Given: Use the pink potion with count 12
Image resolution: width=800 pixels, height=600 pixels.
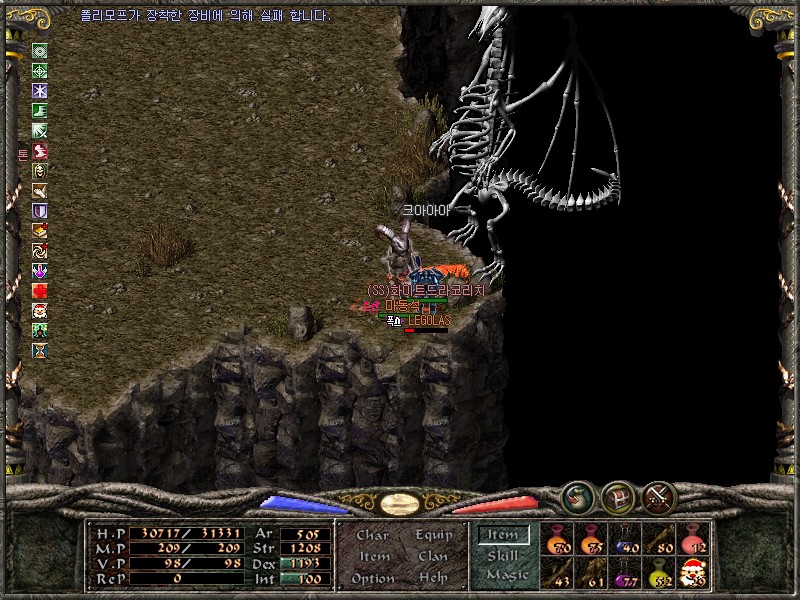Looking at the screenshot, I should pyautogui.click(x=692, y=540).
